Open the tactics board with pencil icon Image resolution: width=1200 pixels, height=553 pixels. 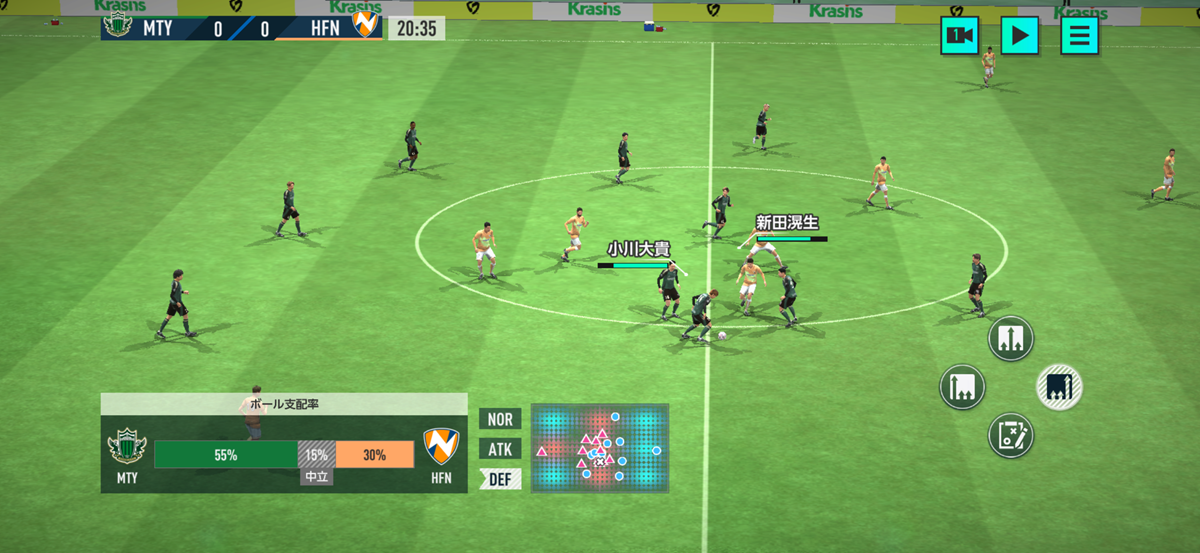coord(1010,435)
